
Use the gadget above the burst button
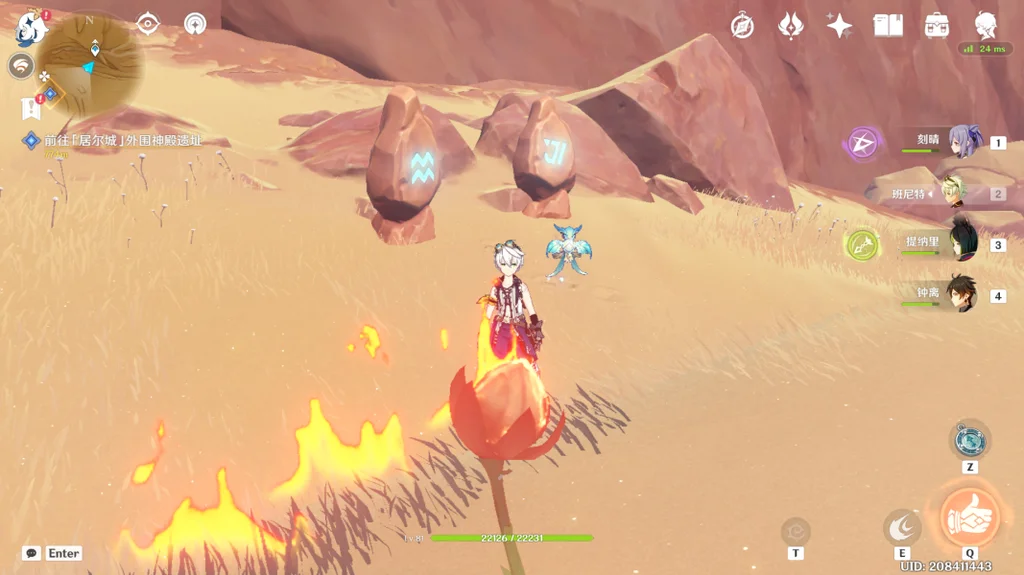[x=970, y=440]
